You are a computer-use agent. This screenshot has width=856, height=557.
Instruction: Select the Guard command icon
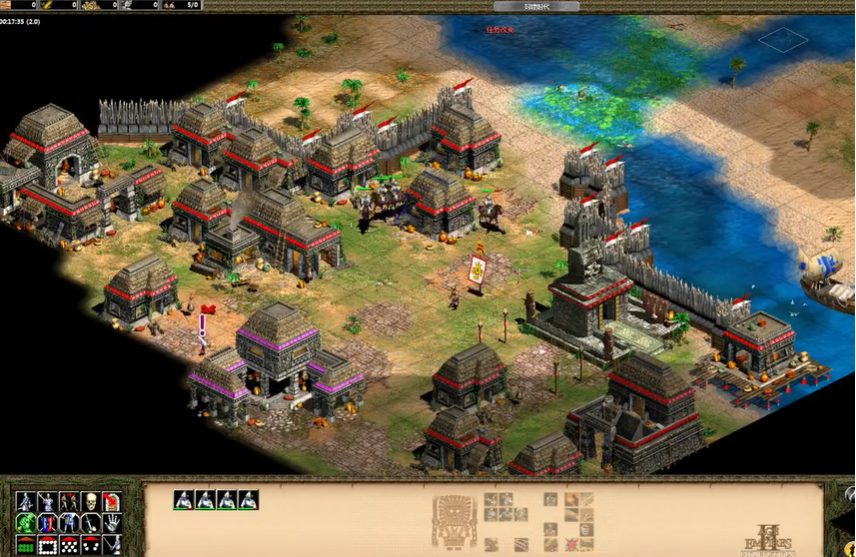(48, 502)
